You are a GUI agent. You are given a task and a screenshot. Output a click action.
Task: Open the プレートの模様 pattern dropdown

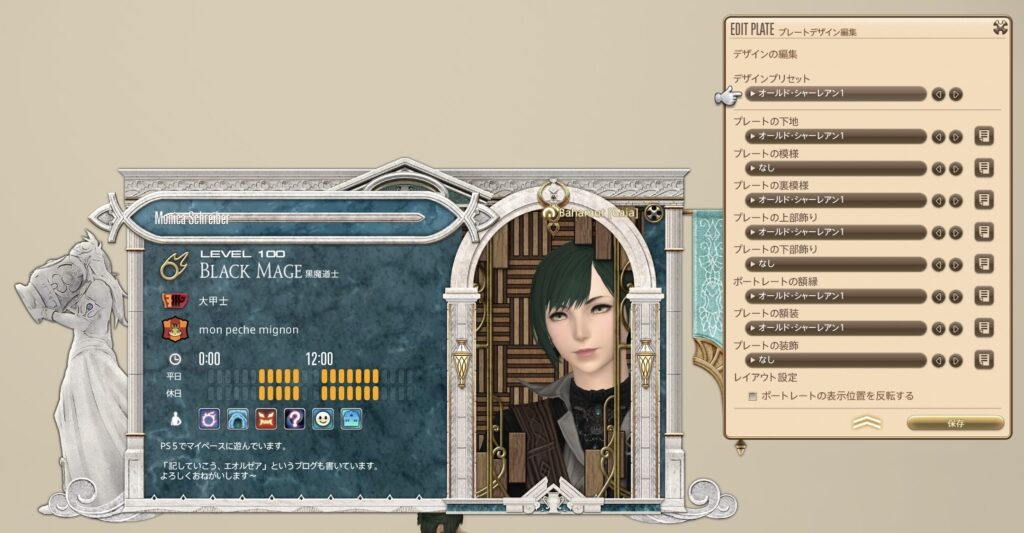837,168
